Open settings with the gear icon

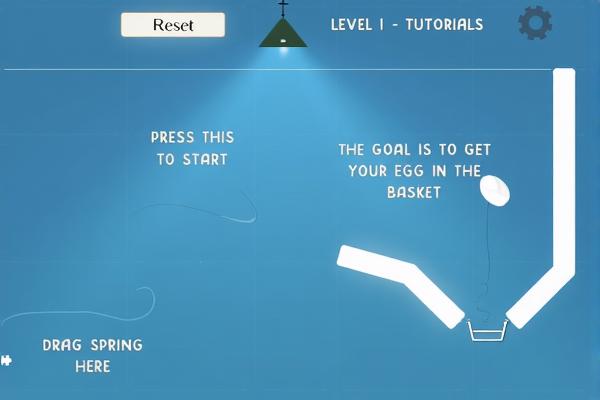535,23
